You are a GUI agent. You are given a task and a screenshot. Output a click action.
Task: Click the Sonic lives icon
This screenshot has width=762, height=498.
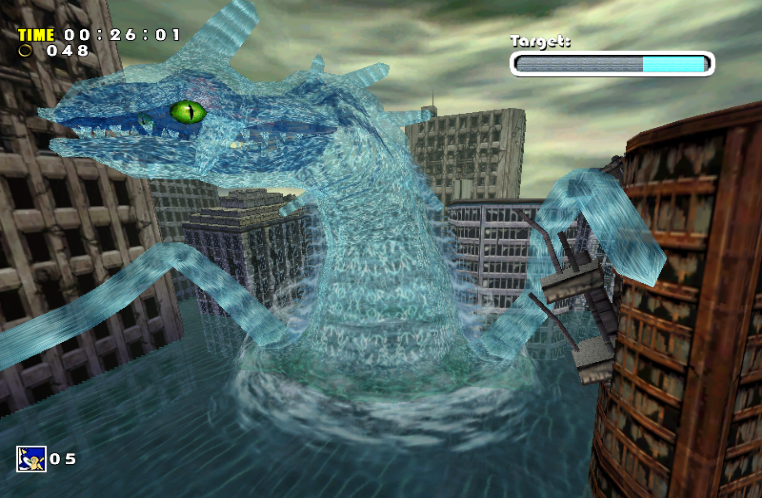(x=31, y=458)
